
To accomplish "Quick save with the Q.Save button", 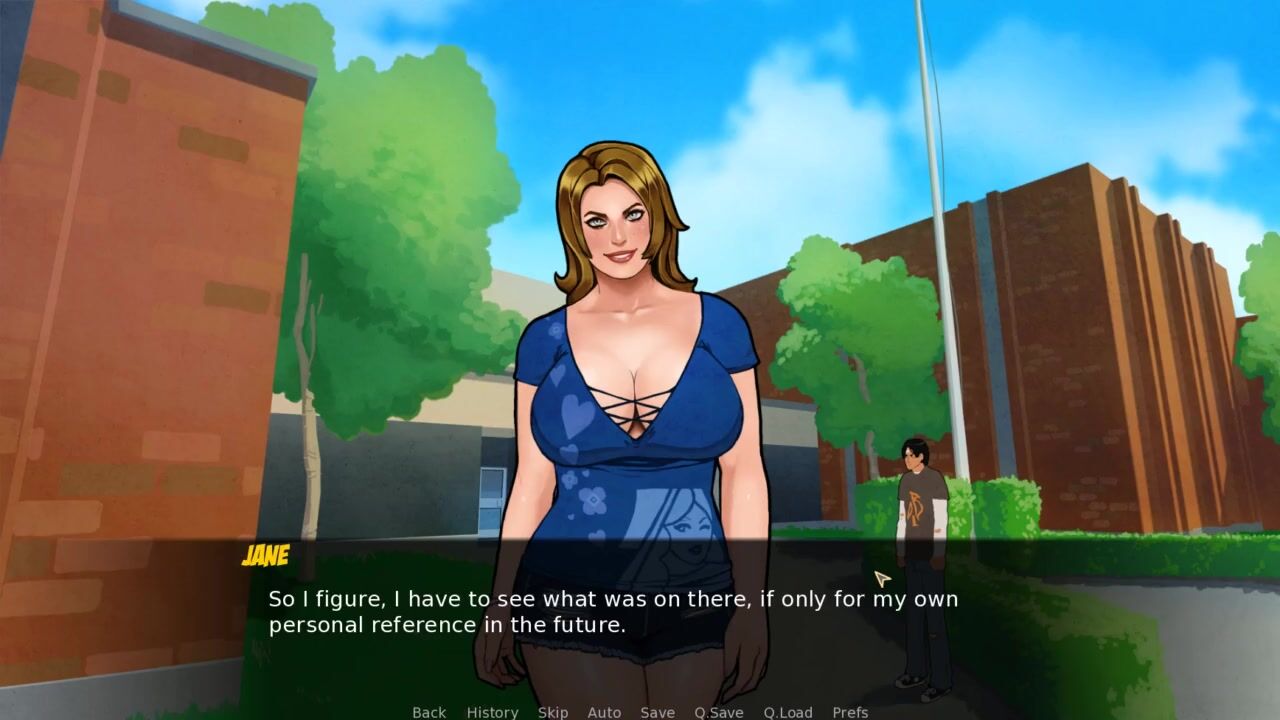I will tap(719, 712).
